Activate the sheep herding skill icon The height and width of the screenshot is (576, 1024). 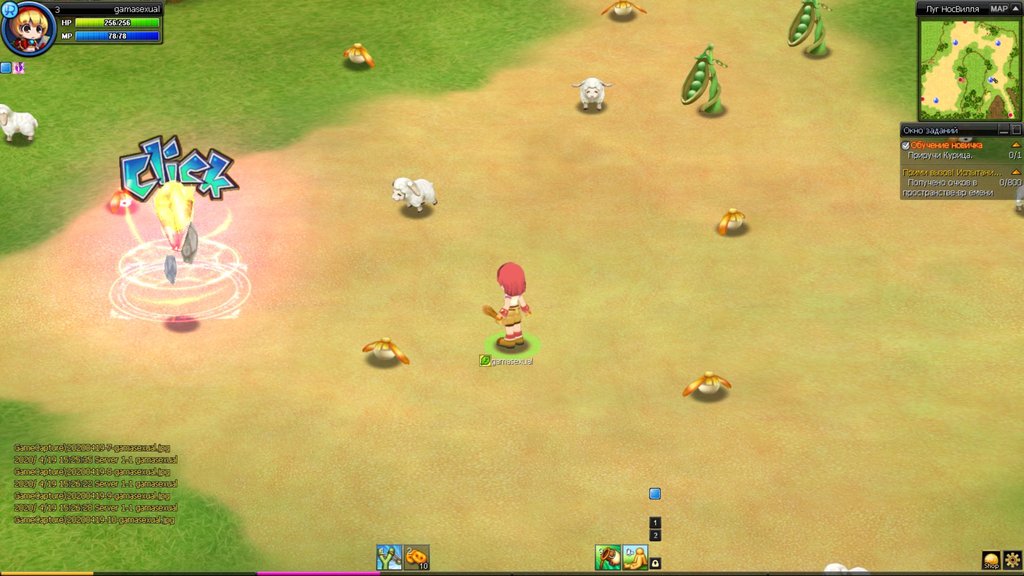608,557
